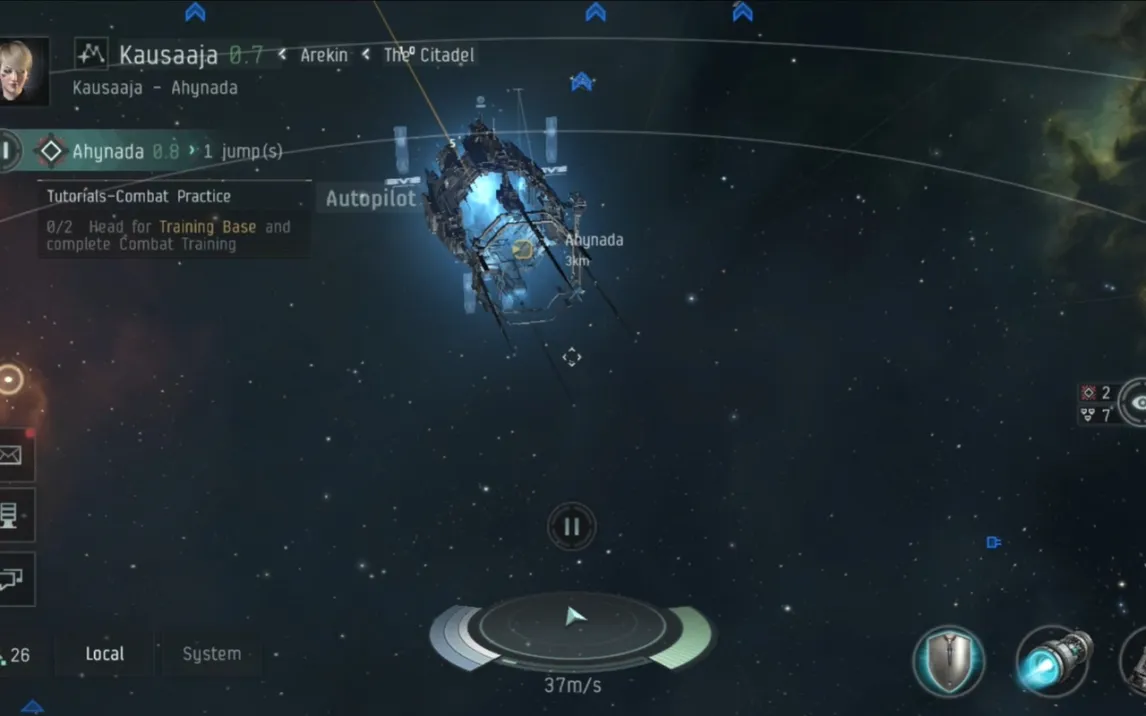Screen dimensions: 1146x716
Task: Open the pilot portrait profile
Action: (20, 70)
